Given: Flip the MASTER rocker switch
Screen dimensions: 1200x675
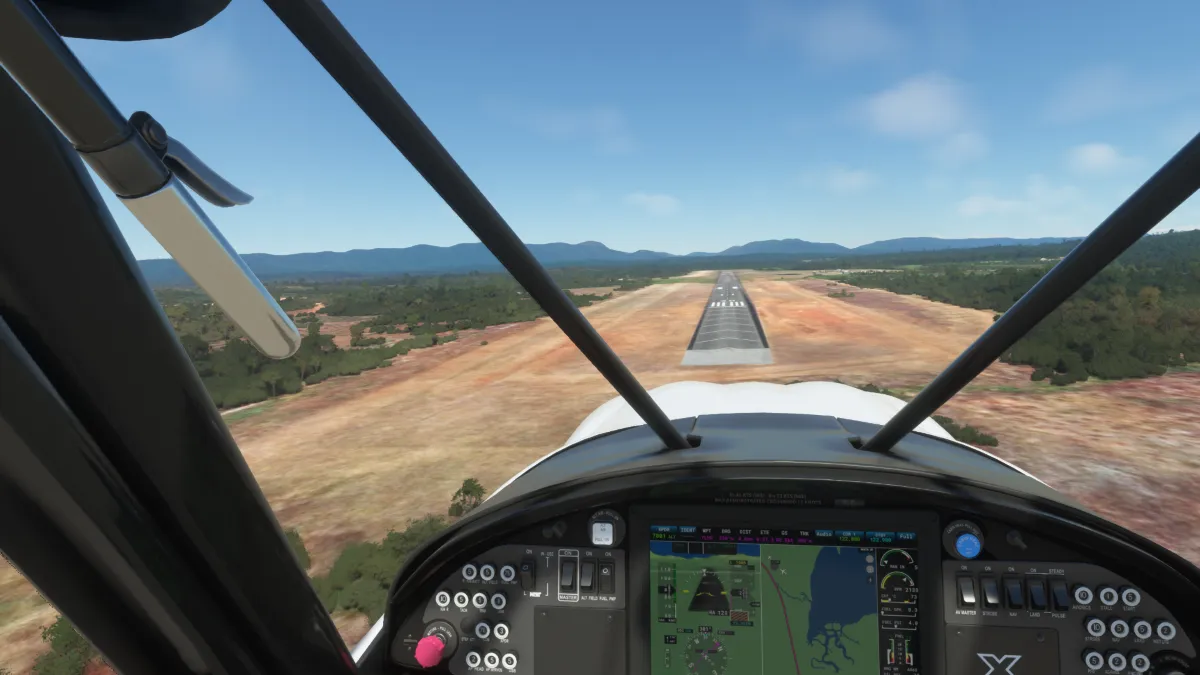Looking at the screenshot, I should [568, 574].
